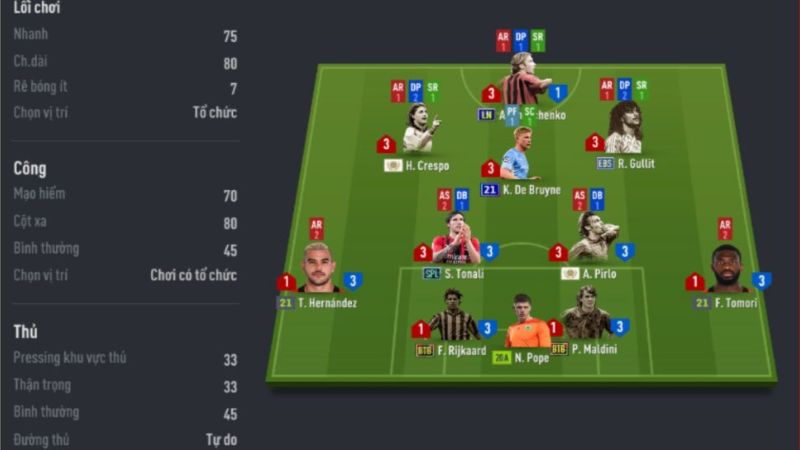Viewport: 800px width, 450px height.
Task: Change Chọn vị trí Tổ chức setting
Action: click(215, 113)
